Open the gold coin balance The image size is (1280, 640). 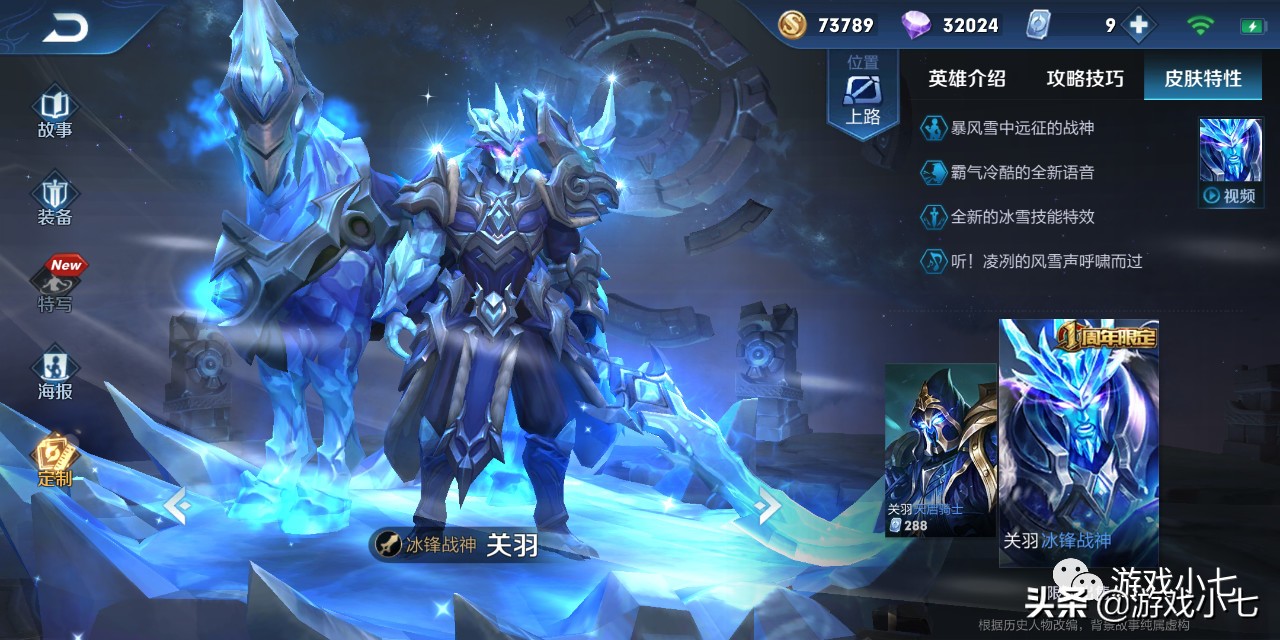click(826, 26)
